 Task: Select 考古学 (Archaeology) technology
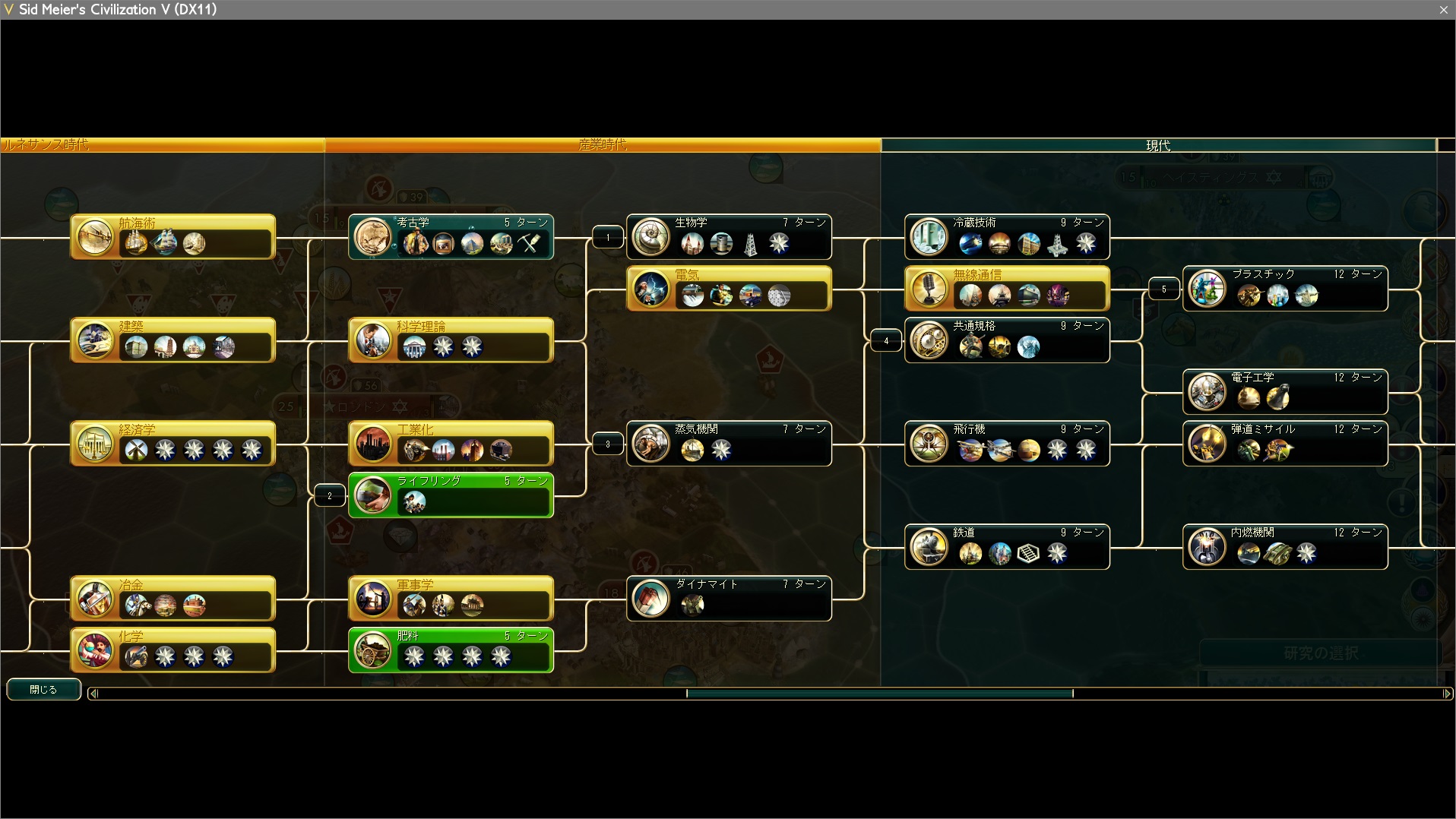click(451, 237)
